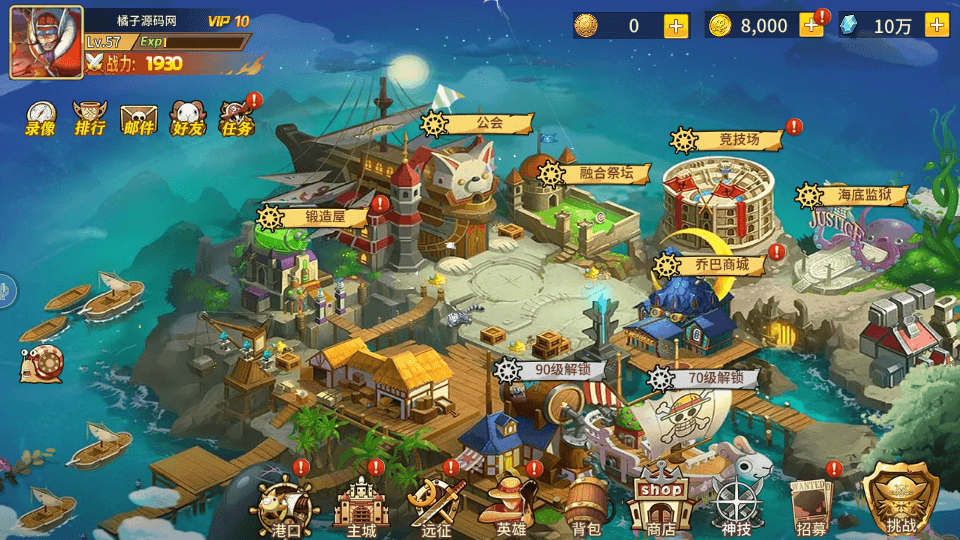The image size is (960, 540).
Task: Show the 排行 rankings
Action: pyautogui.click(x=89, y=118)
